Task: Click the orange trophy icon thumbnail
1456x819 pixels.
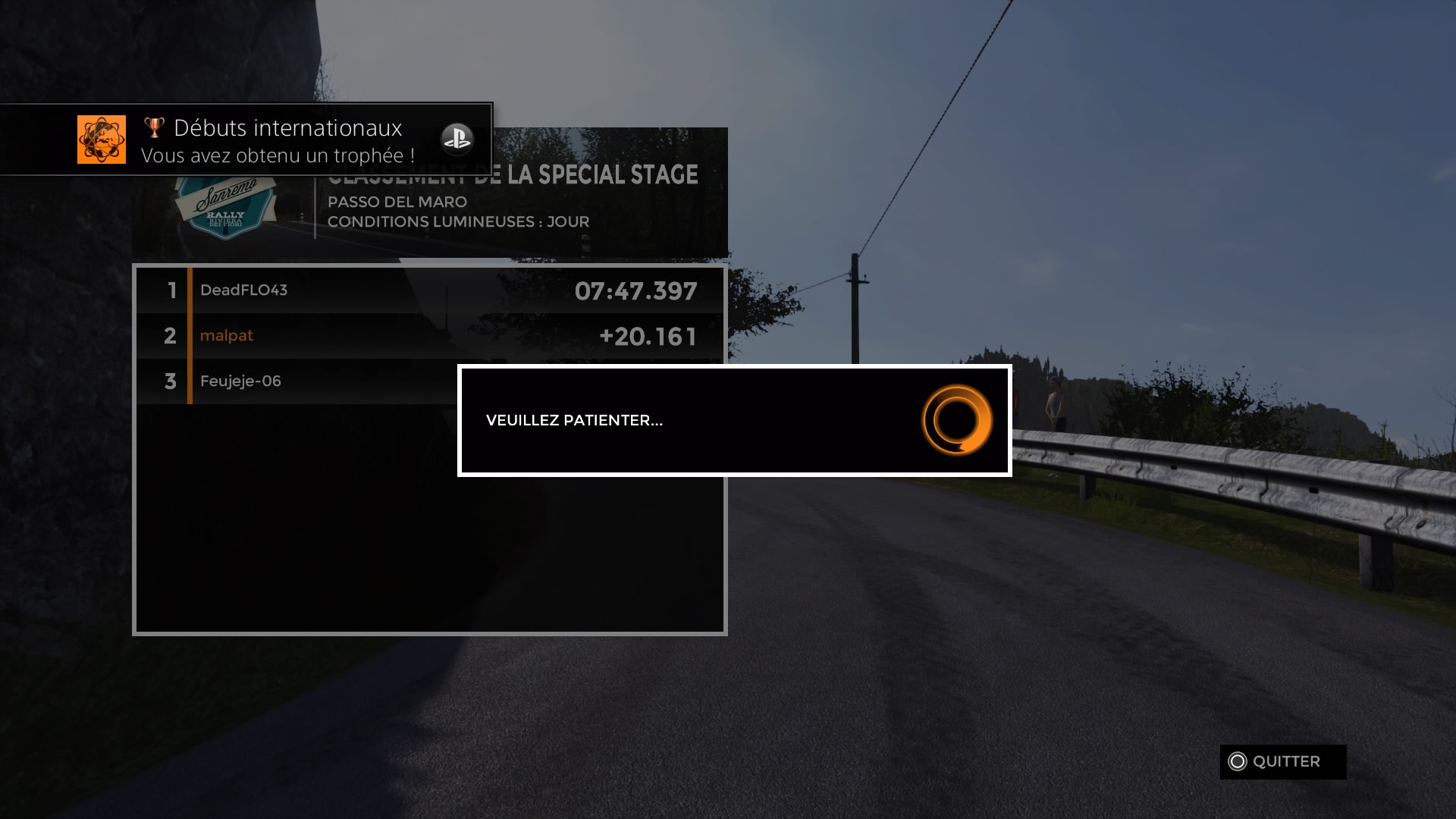Action: (x=102, y=140)
